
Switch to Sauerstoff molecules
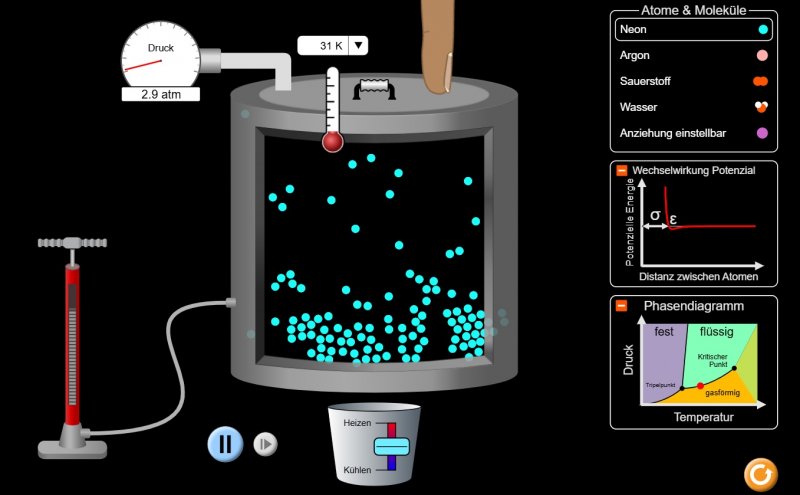[692, 81]
